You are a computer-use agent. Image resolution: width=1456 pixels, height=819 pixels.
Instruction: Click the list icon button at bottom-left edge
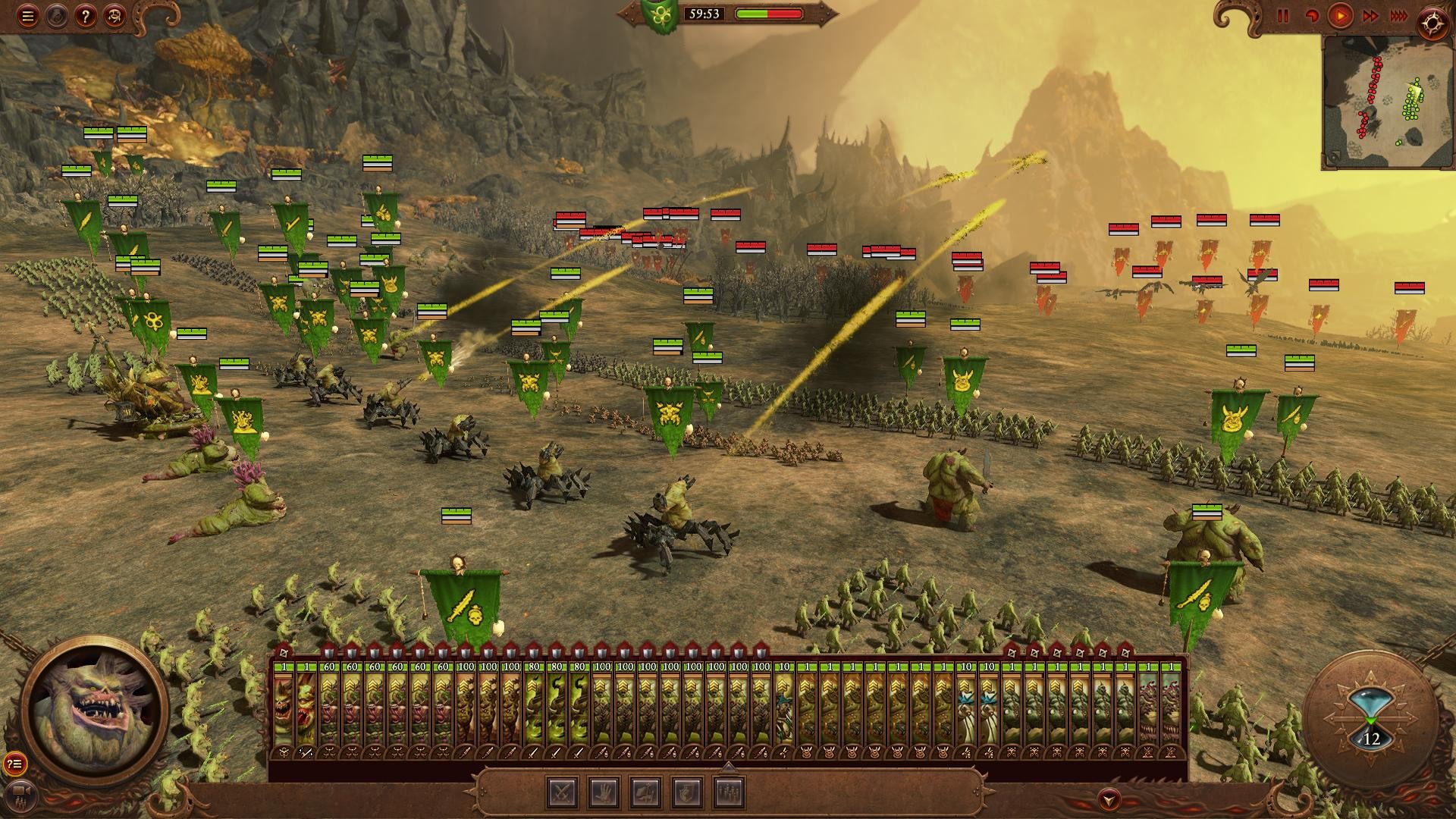[x=14, y=763]
